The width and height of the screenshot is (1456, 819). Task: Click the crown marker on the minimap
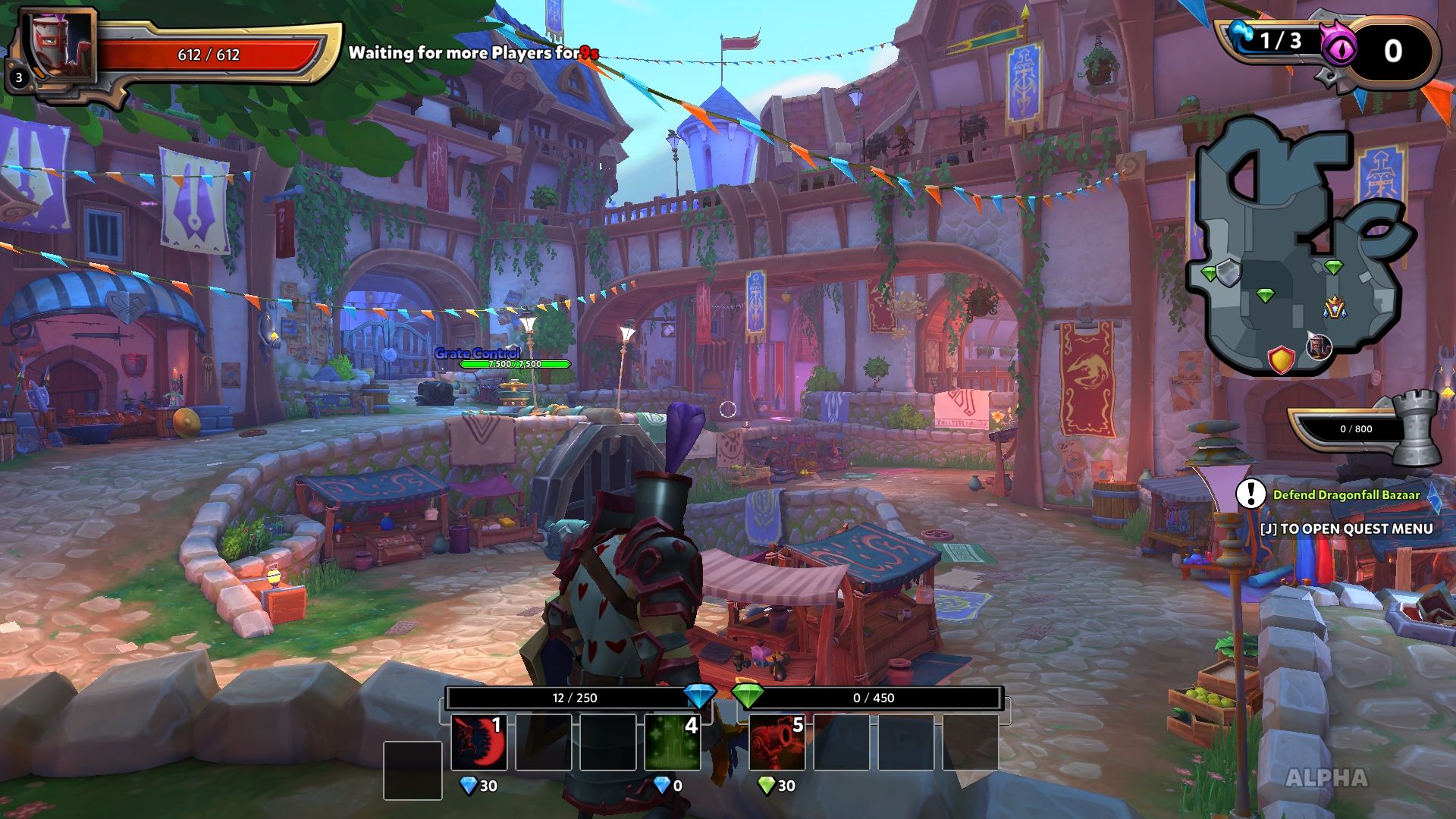pos(1335,307)
